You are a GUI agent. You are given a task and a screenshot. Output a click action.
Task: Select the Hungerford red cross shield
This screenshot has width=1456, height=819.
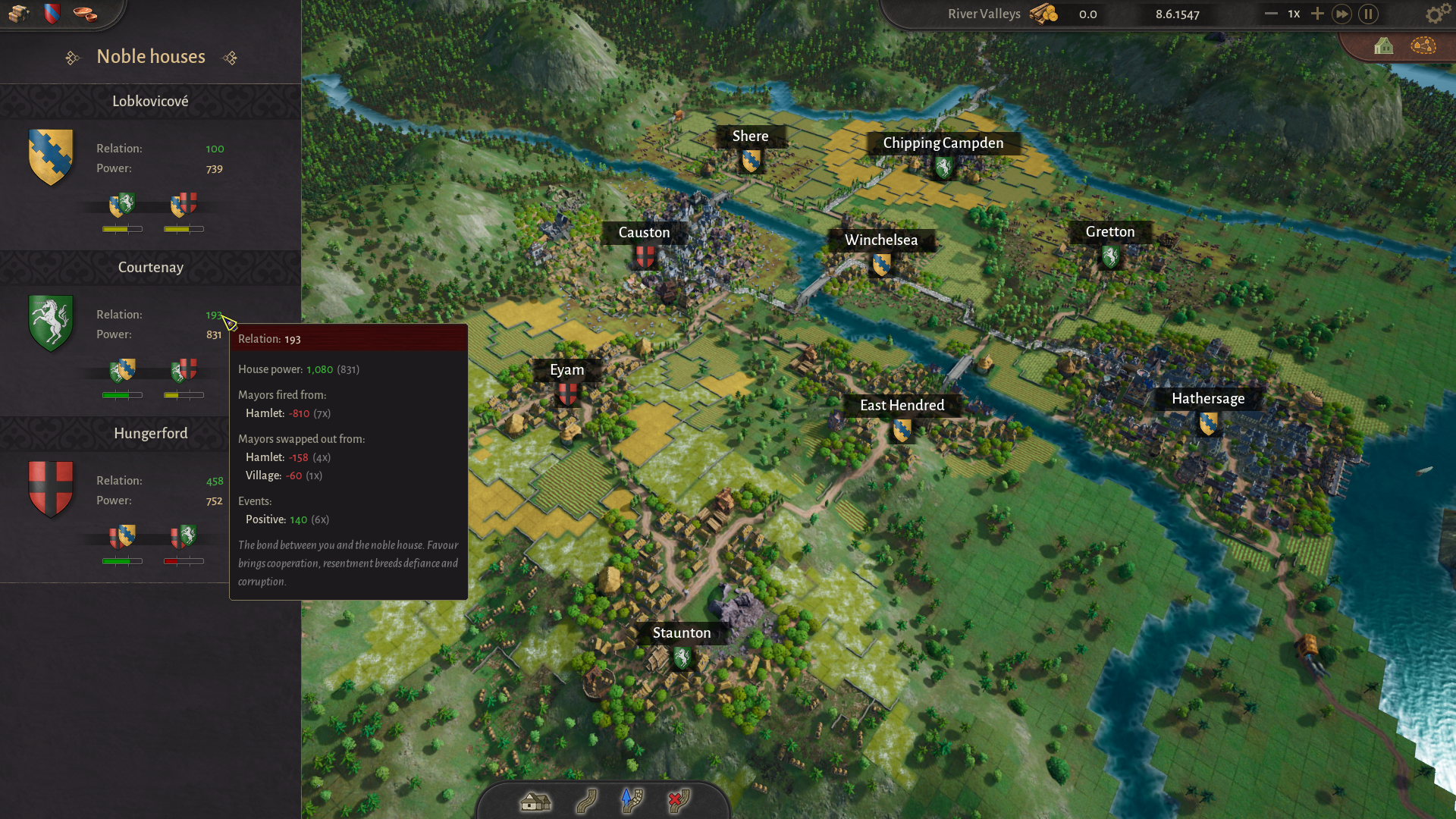(x=51, y=489)
